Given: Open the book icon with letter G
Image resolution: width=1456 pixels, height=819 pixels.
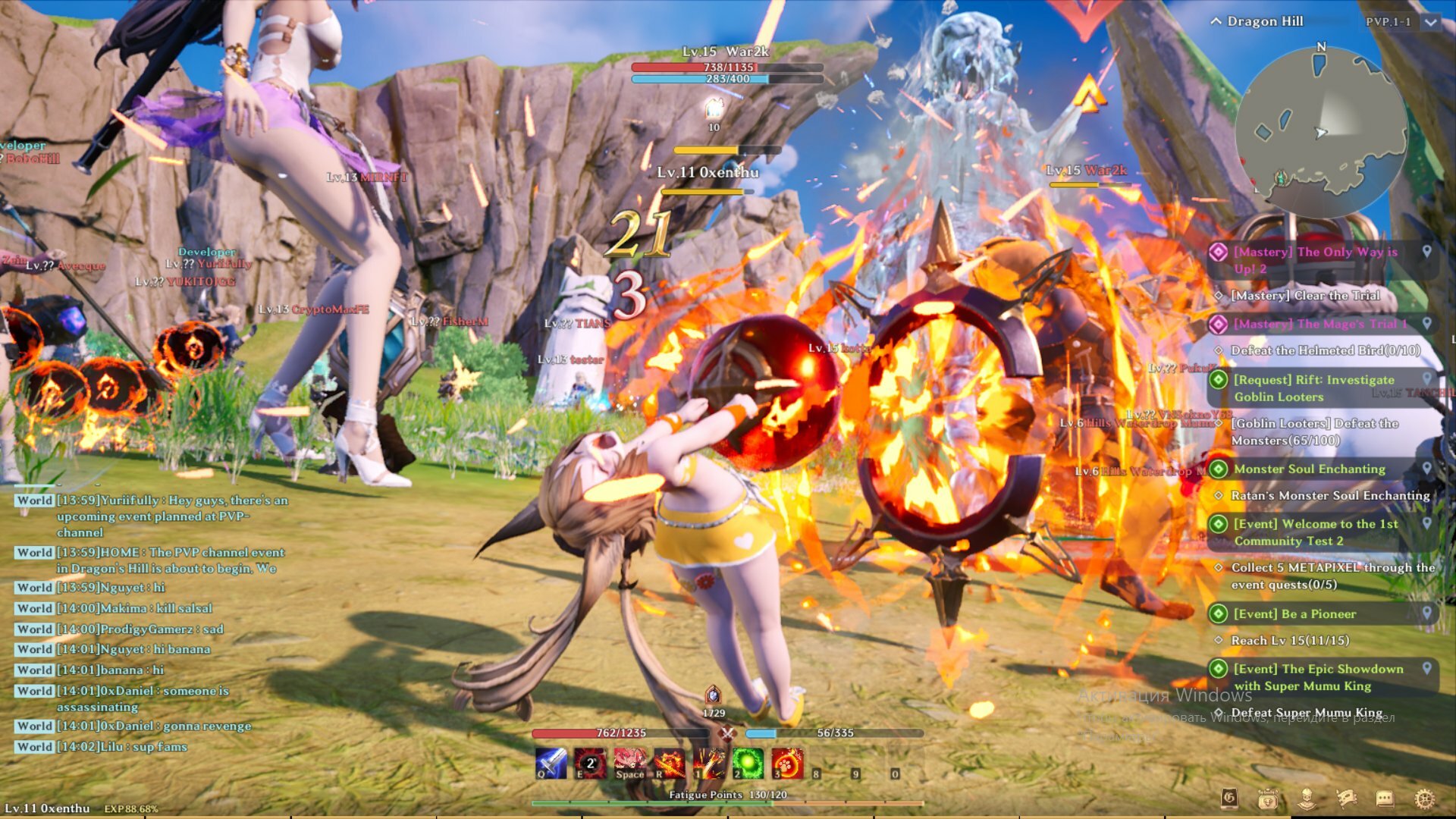Looking at the screenshot, I should click(1229, 798).
